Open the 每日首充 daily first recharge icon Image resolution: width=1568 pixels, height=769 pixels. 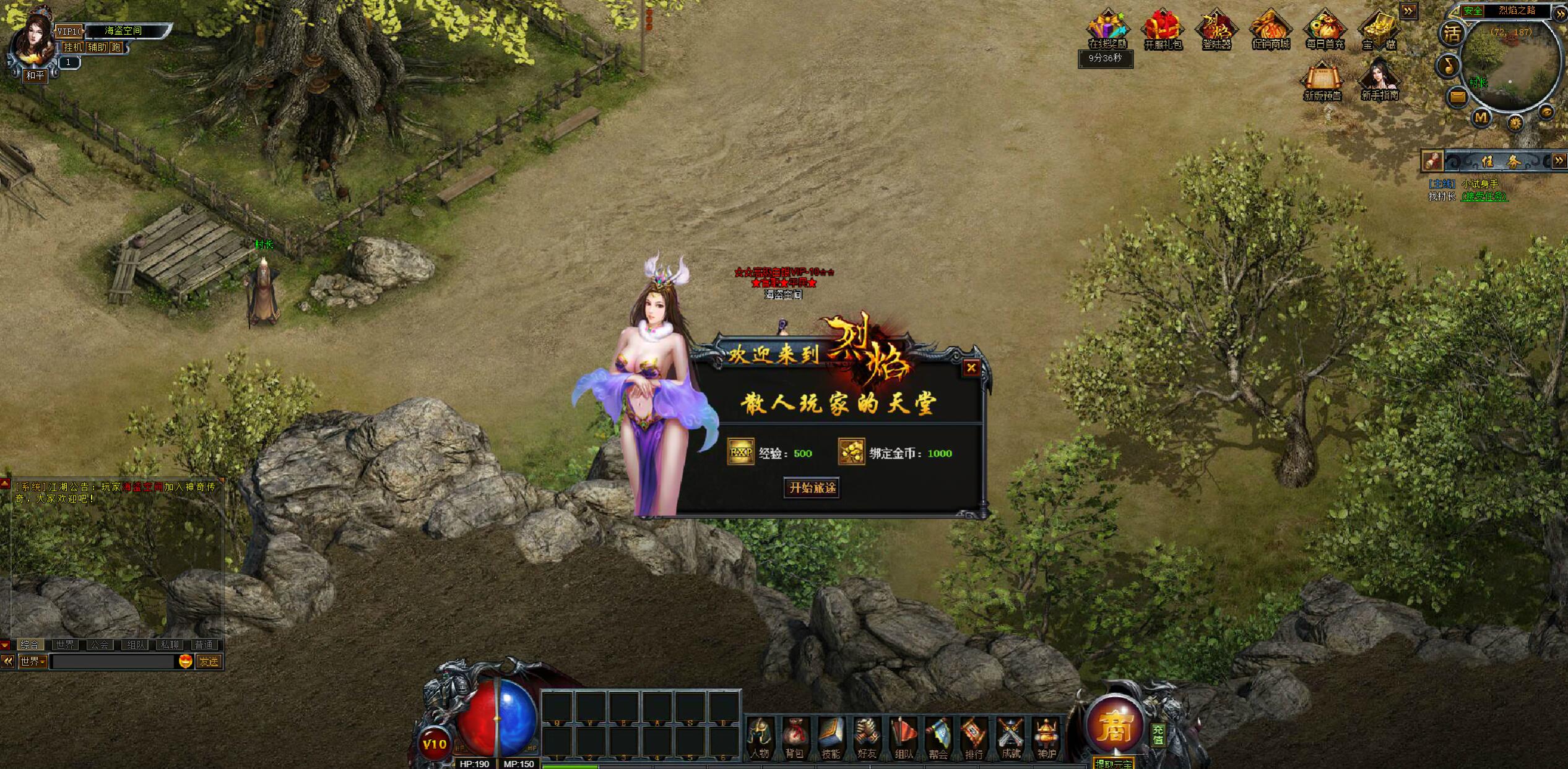pos(1325,30)
